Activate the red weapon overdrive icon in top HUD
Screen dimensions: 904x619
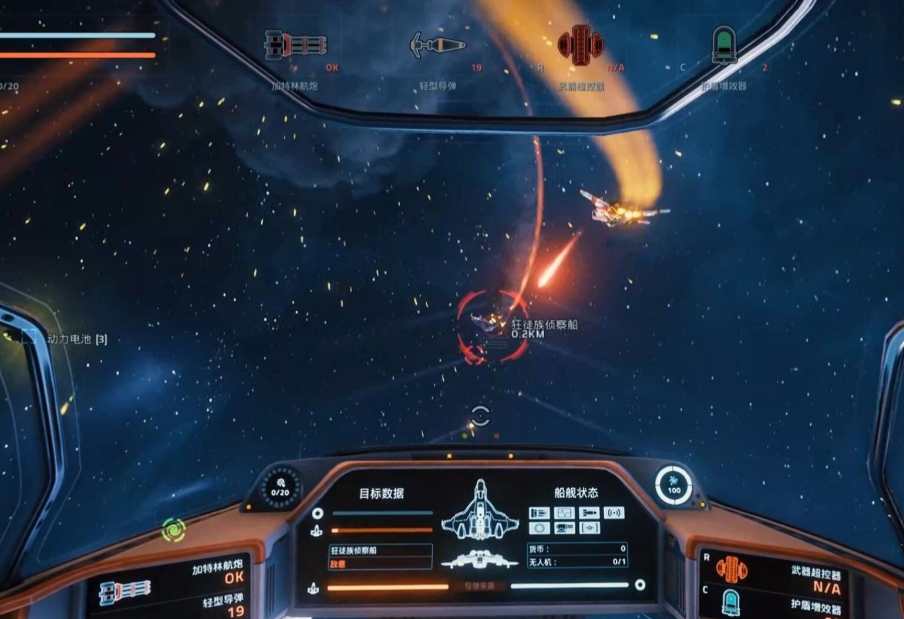pos(580,44)
